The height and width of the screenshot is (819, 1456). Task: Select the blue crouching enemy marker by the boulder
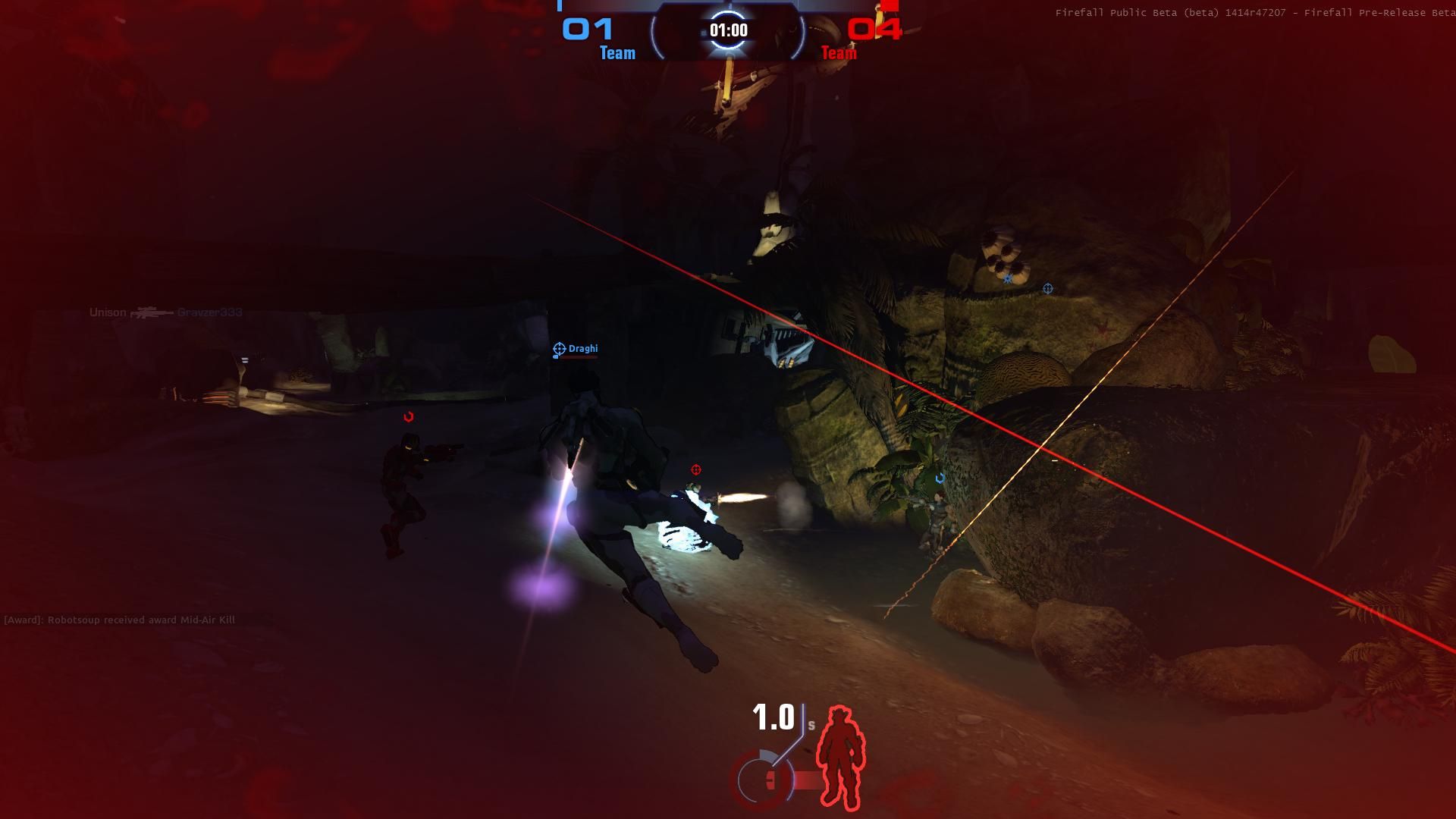[x=940, y=478]
